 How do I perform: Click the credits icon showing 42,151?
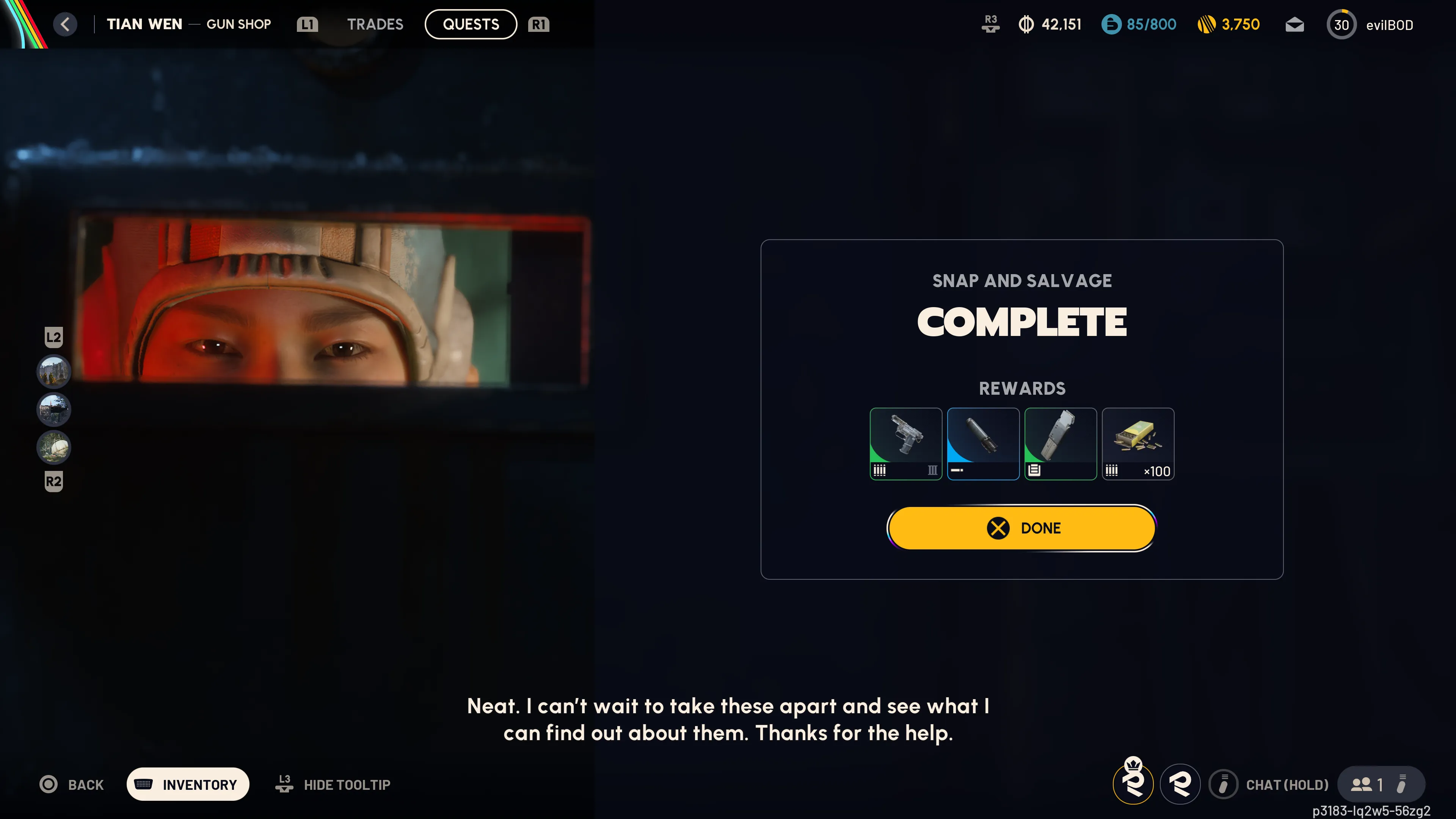(1027, 24)
